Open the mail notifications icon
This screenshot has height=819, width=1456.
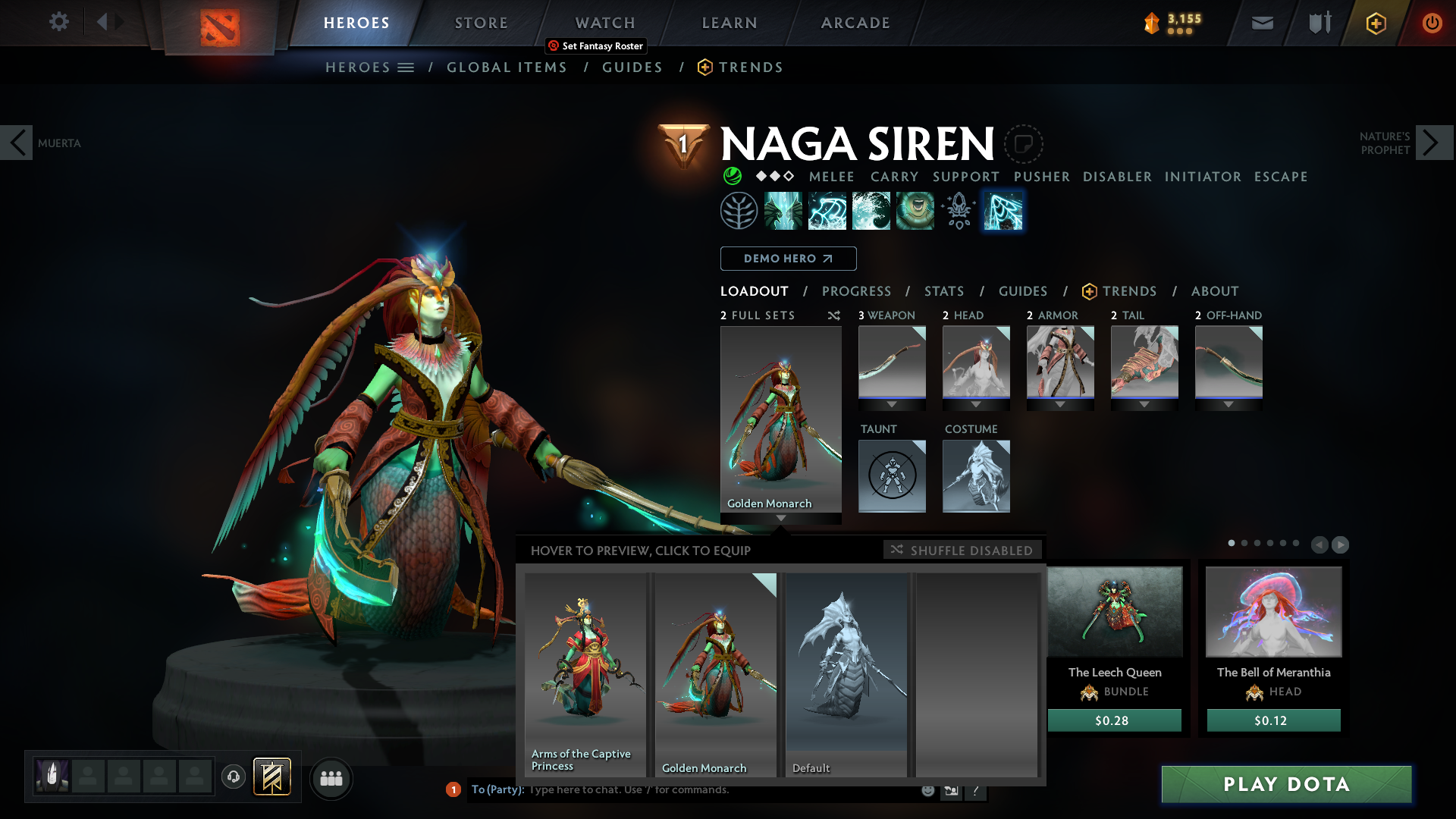pos(1261,23)
